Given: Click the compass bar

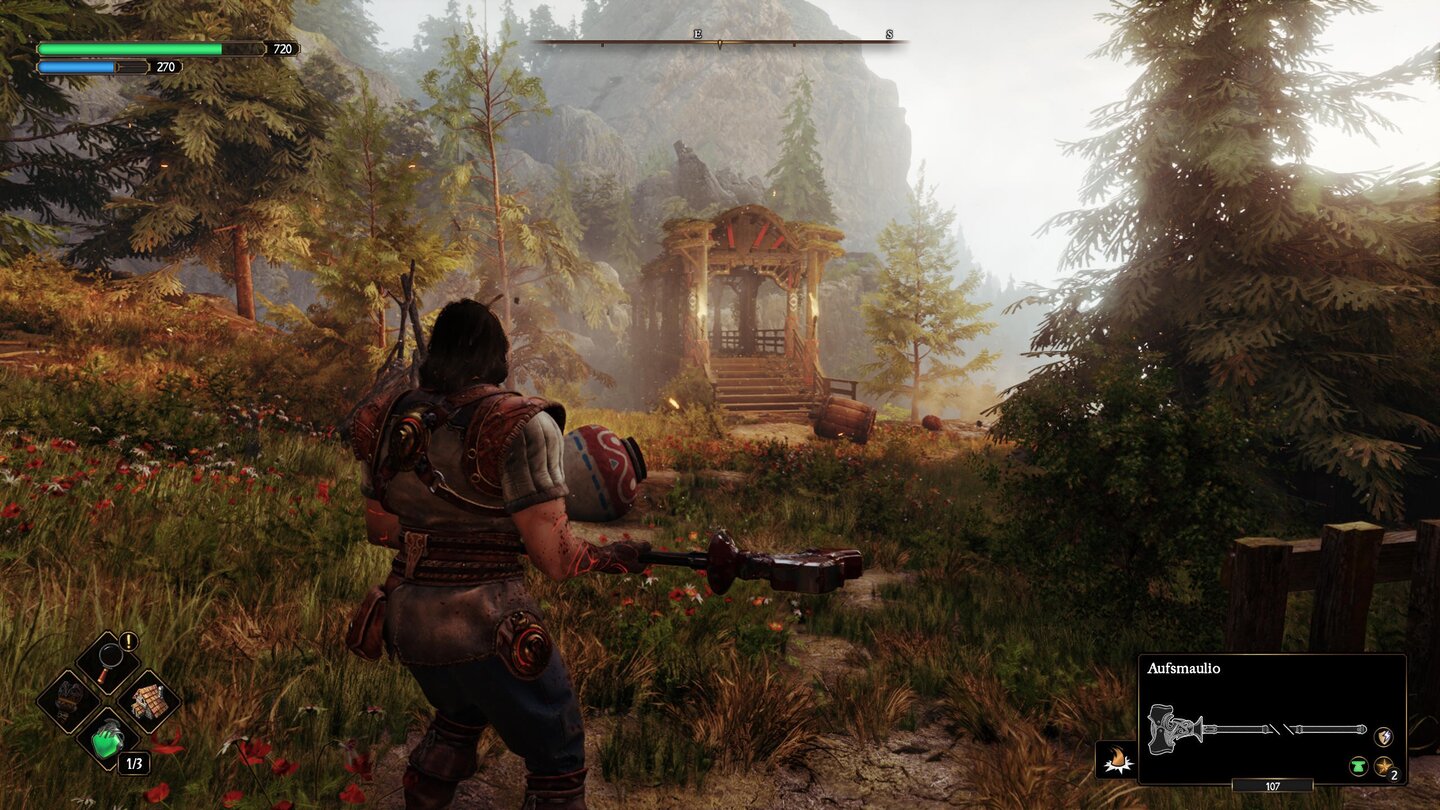Looking at the screenshot, I should [x=720, y=42].
